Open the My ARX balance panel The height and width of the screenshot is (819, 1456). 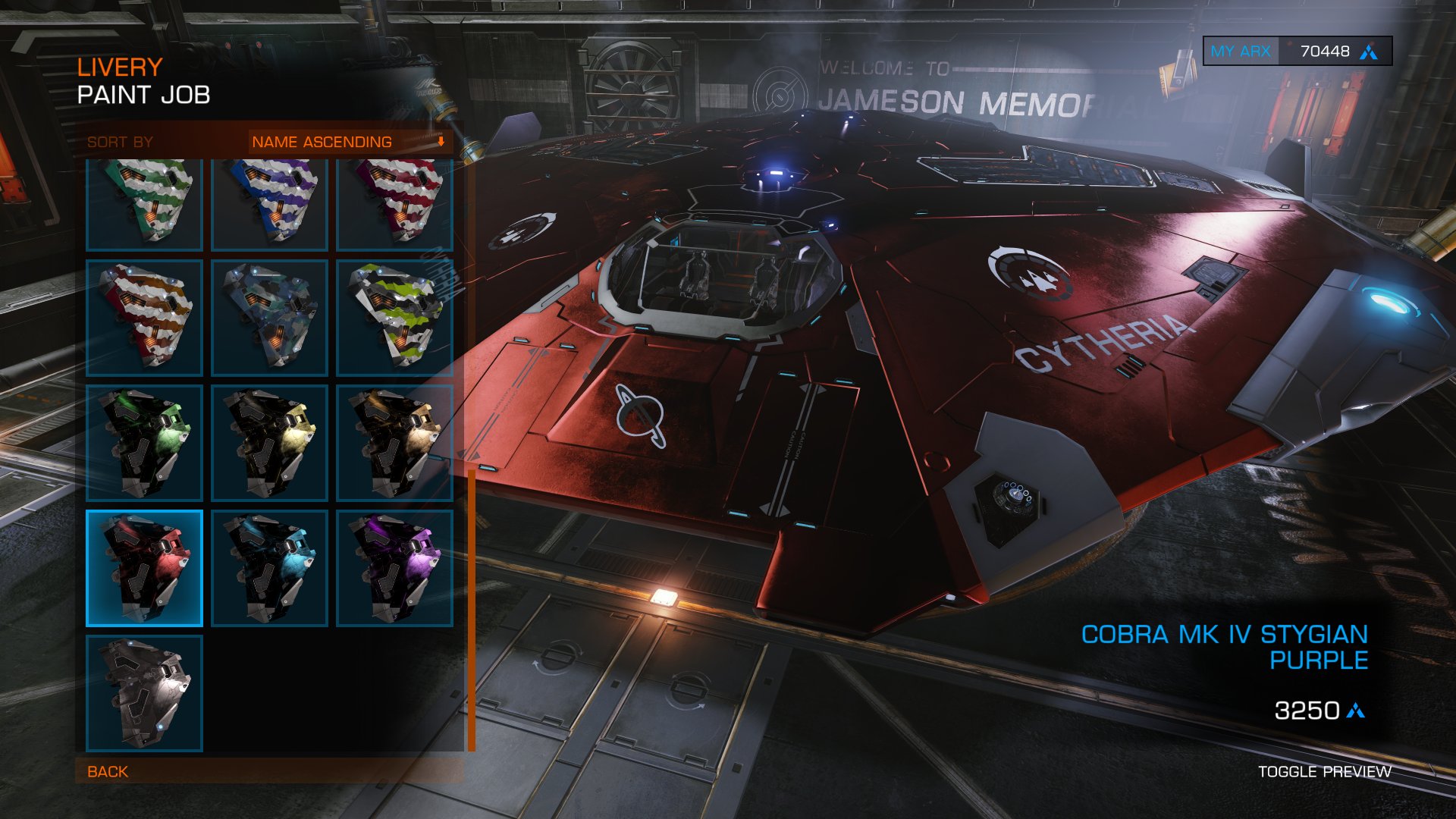pos(1297,52)
